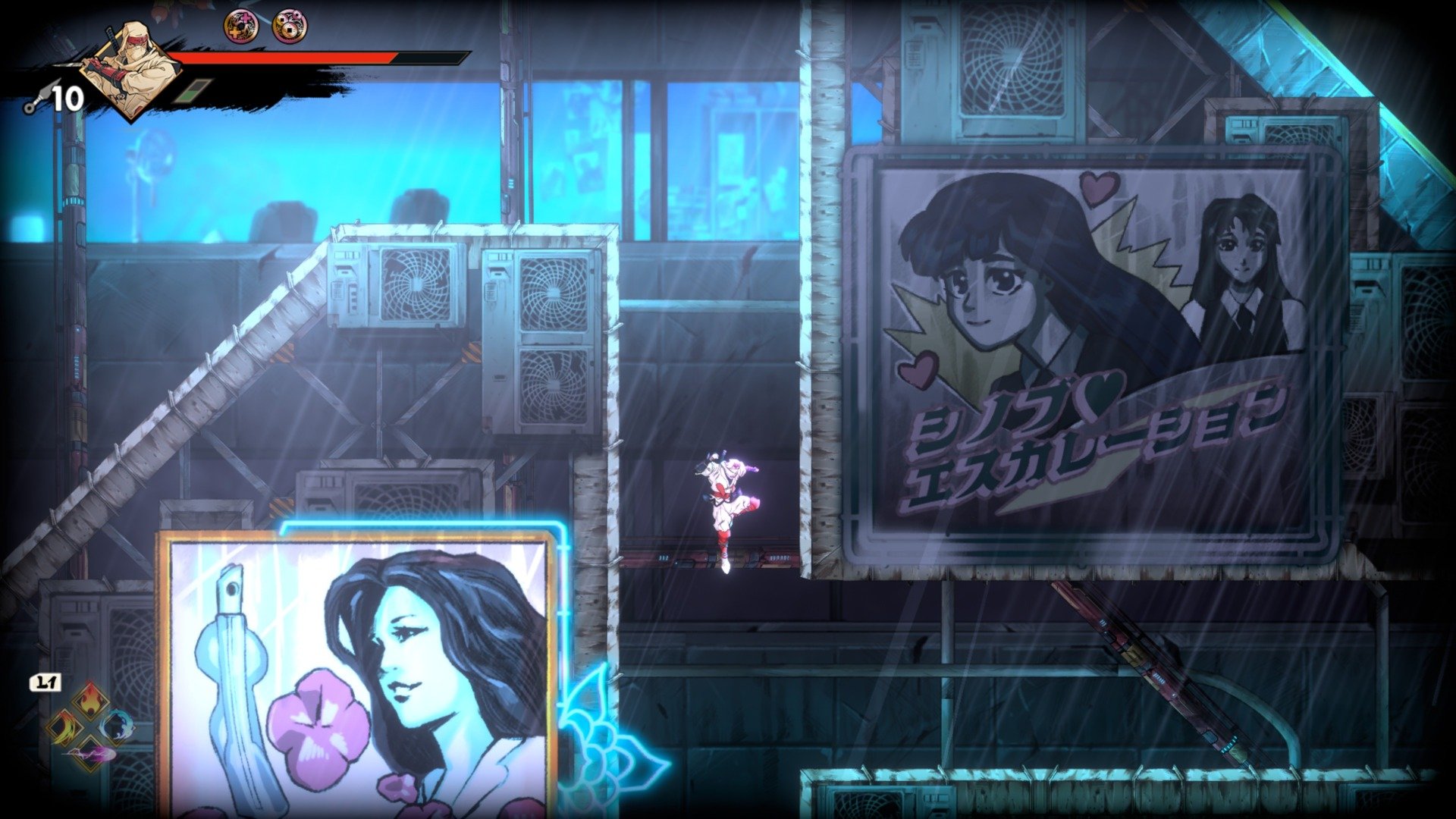Activate the blue water swirl ninpo skill

[115, 726]
